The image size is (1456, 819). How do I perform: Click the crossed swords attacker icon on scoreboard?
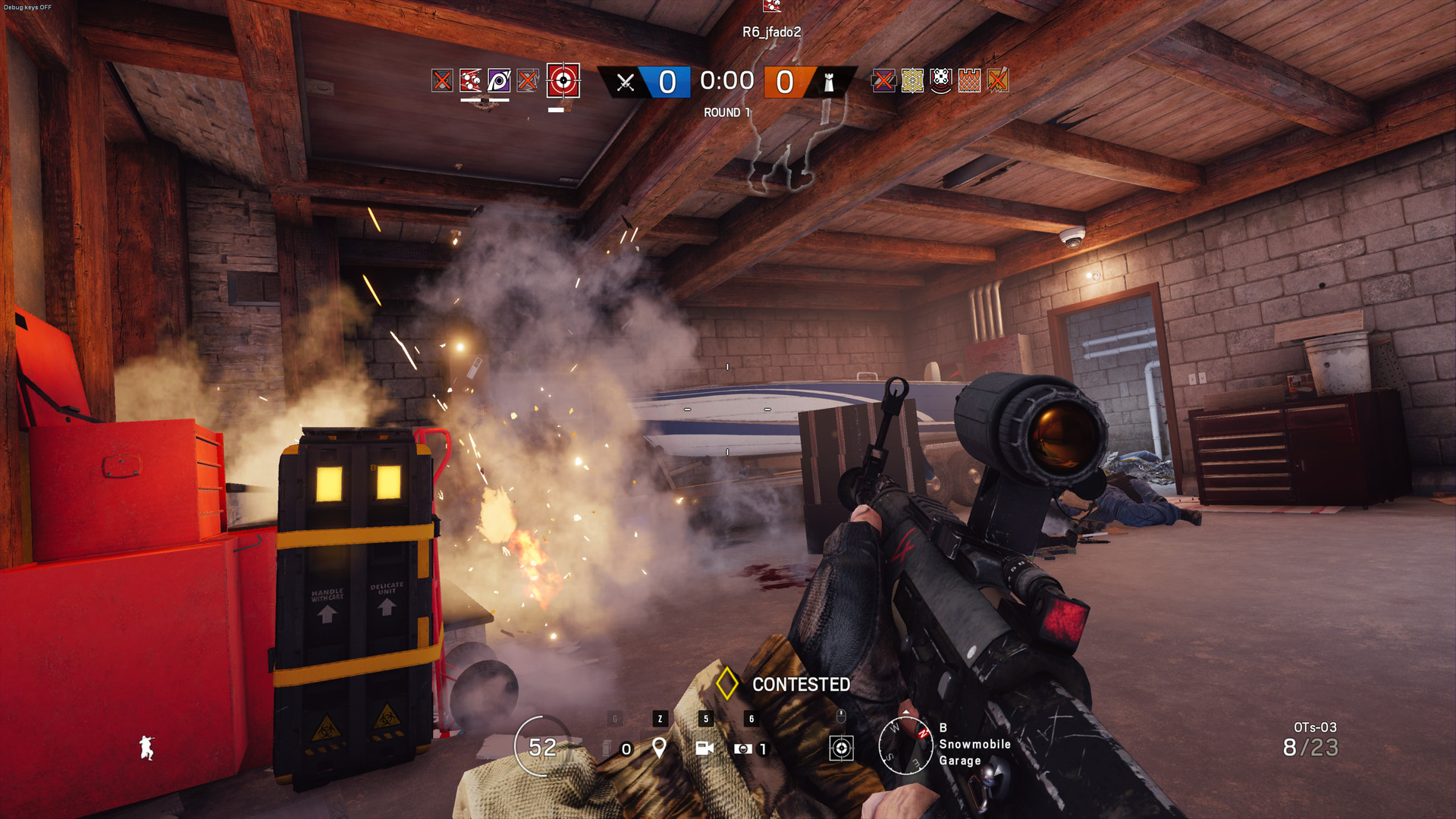[x=625, y=82]
